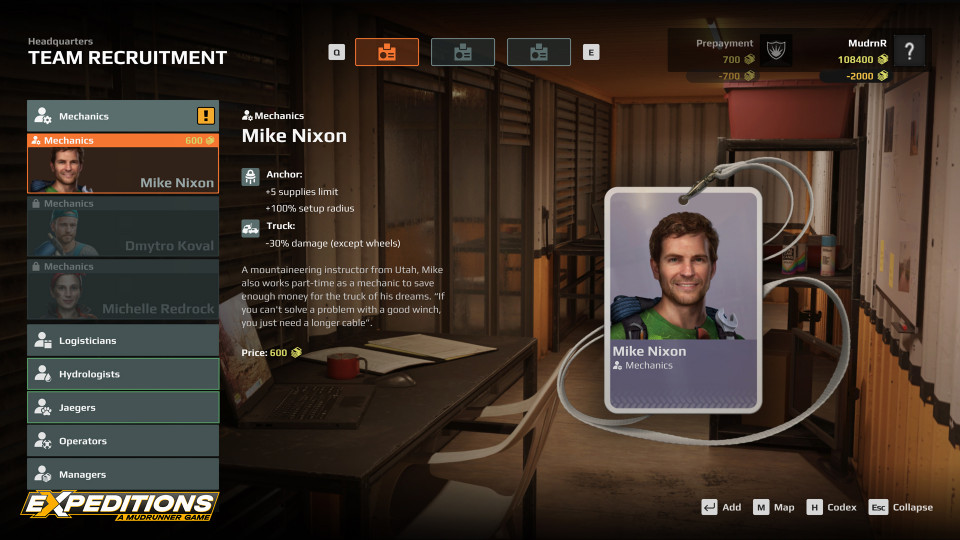Switch to the highlighted orange recruitment tab

click(387, 52)
